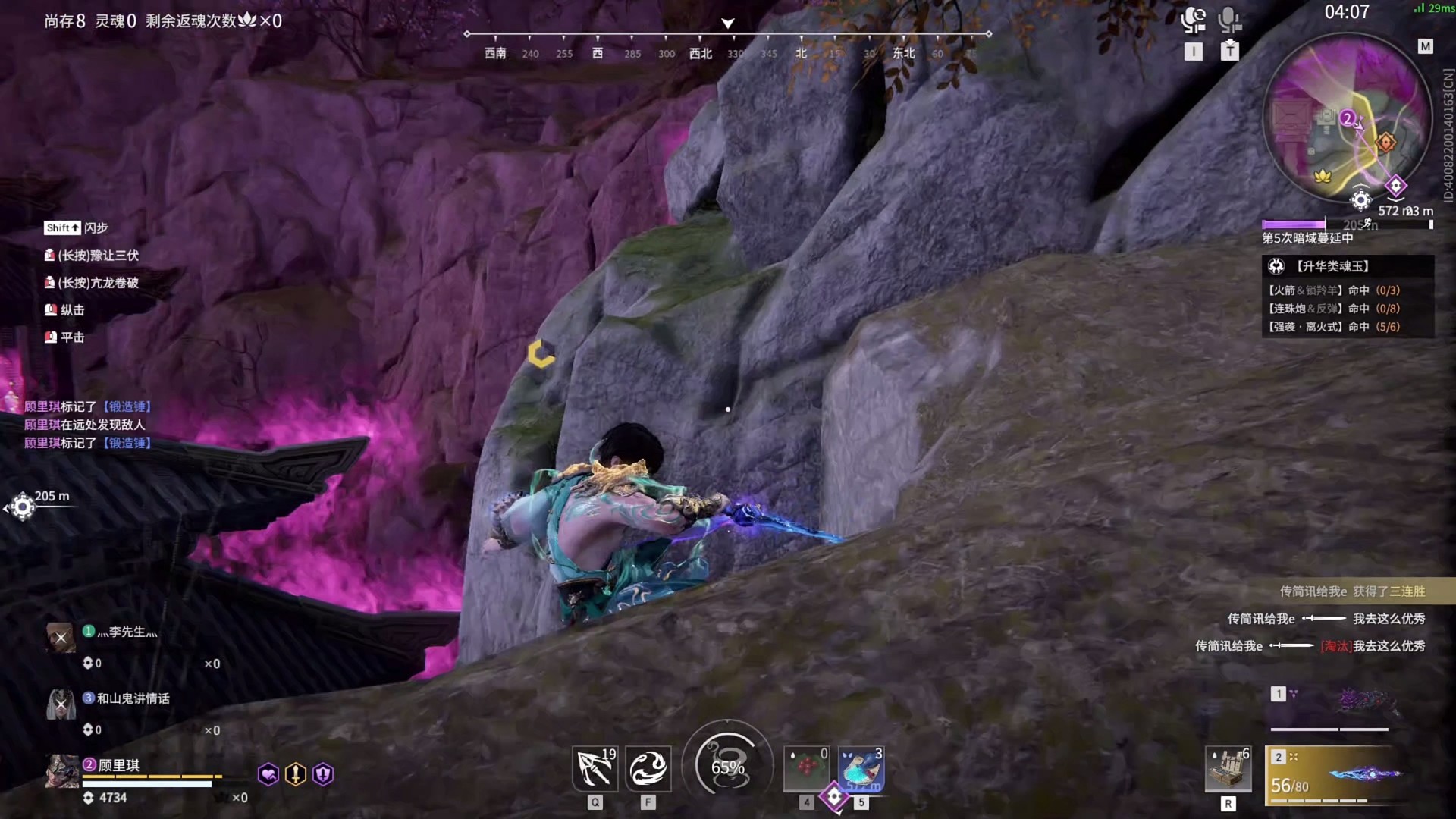Inspect the purple shield buff icon
This screenshot has width=1456, height=819.
click(323, 774)
